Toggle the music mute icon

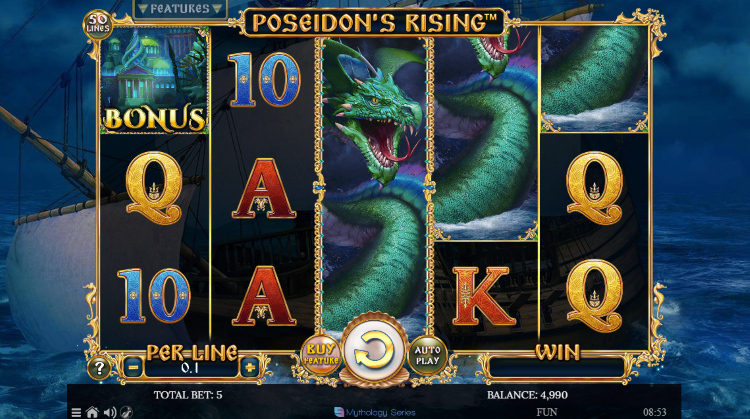point(126,411)
